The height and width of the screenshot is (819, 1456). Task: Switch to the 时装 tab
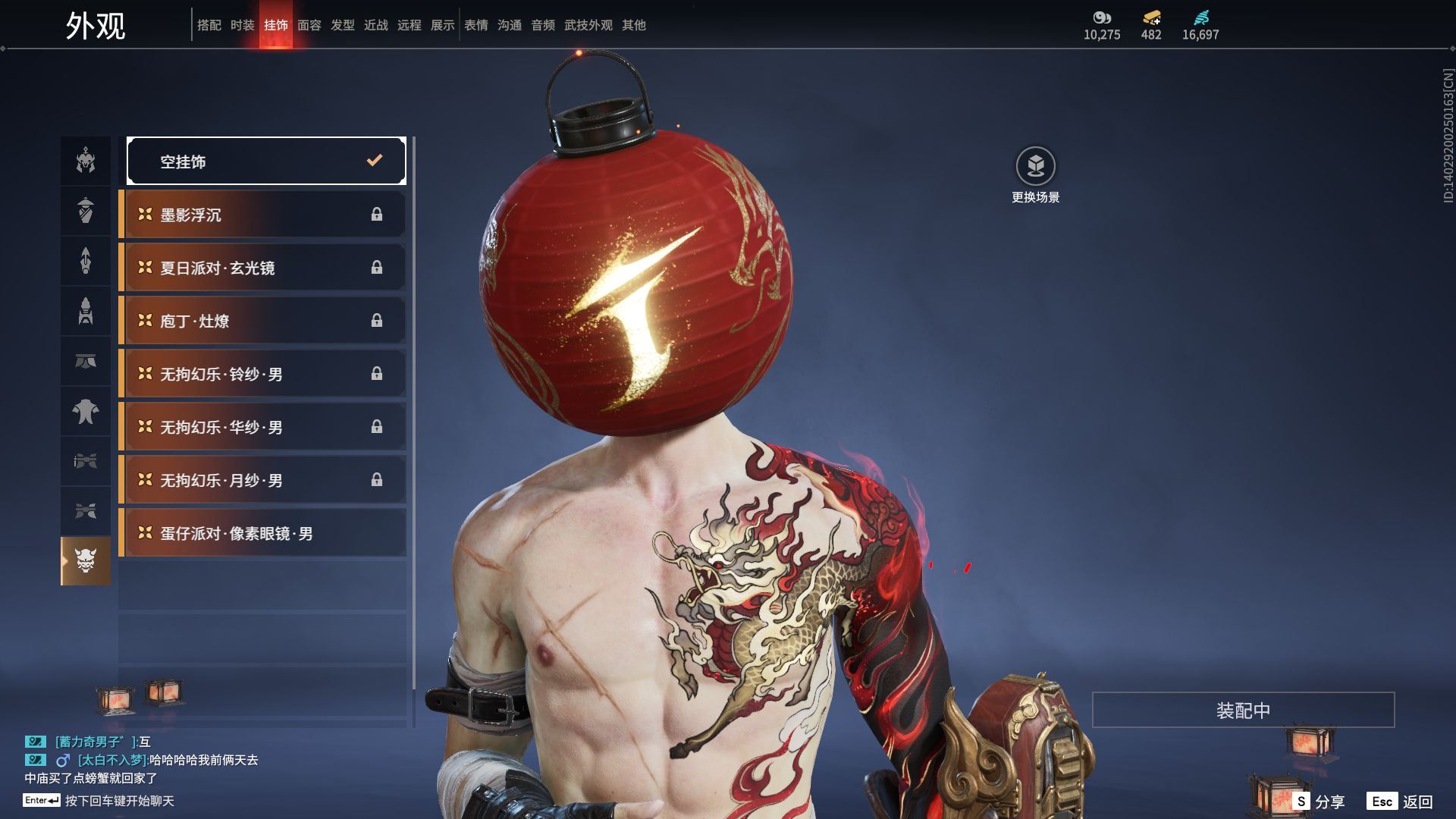(243, 25)
